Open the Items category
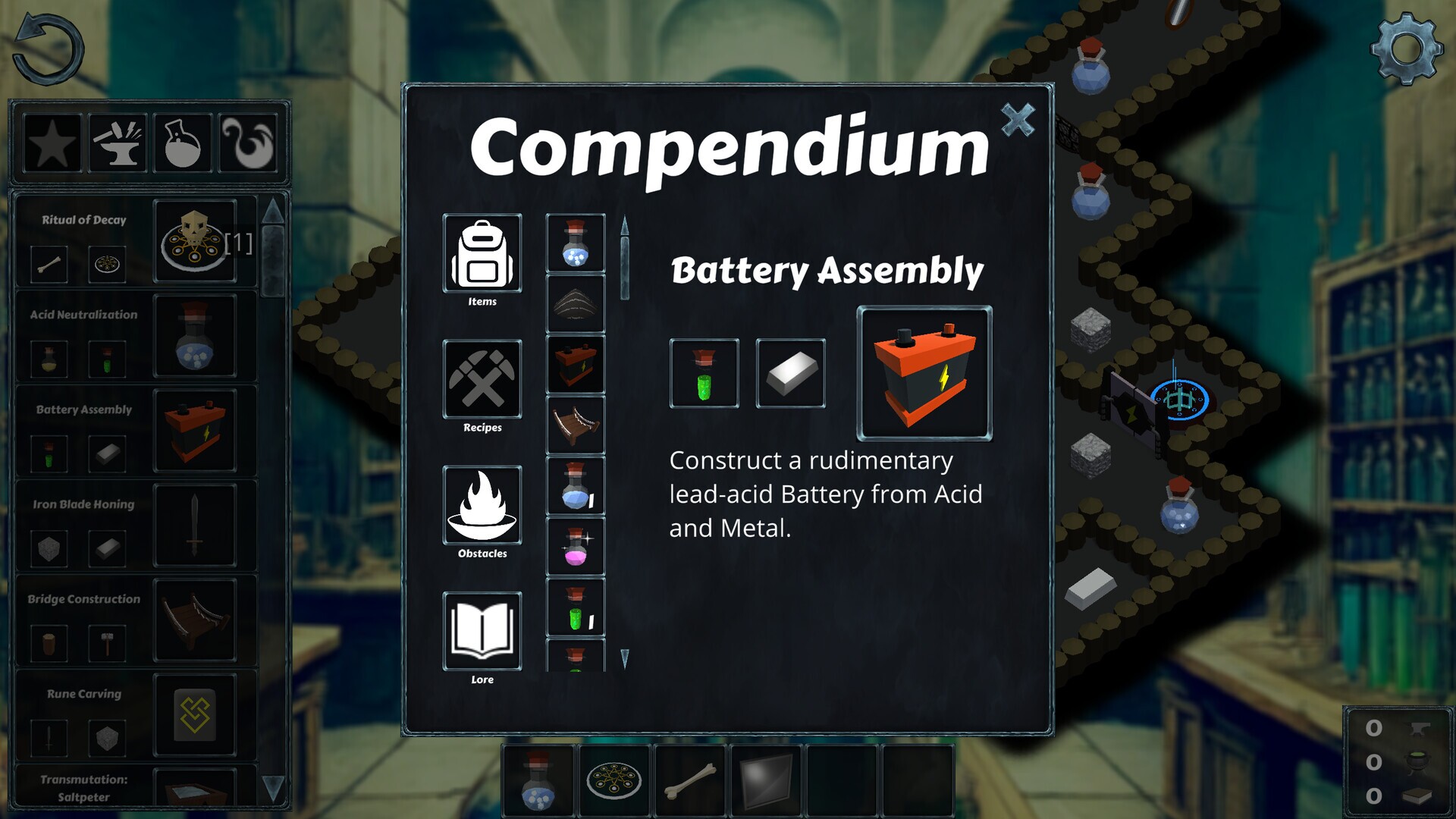This screenshot has height=819, width=1456. pos(482,254)
